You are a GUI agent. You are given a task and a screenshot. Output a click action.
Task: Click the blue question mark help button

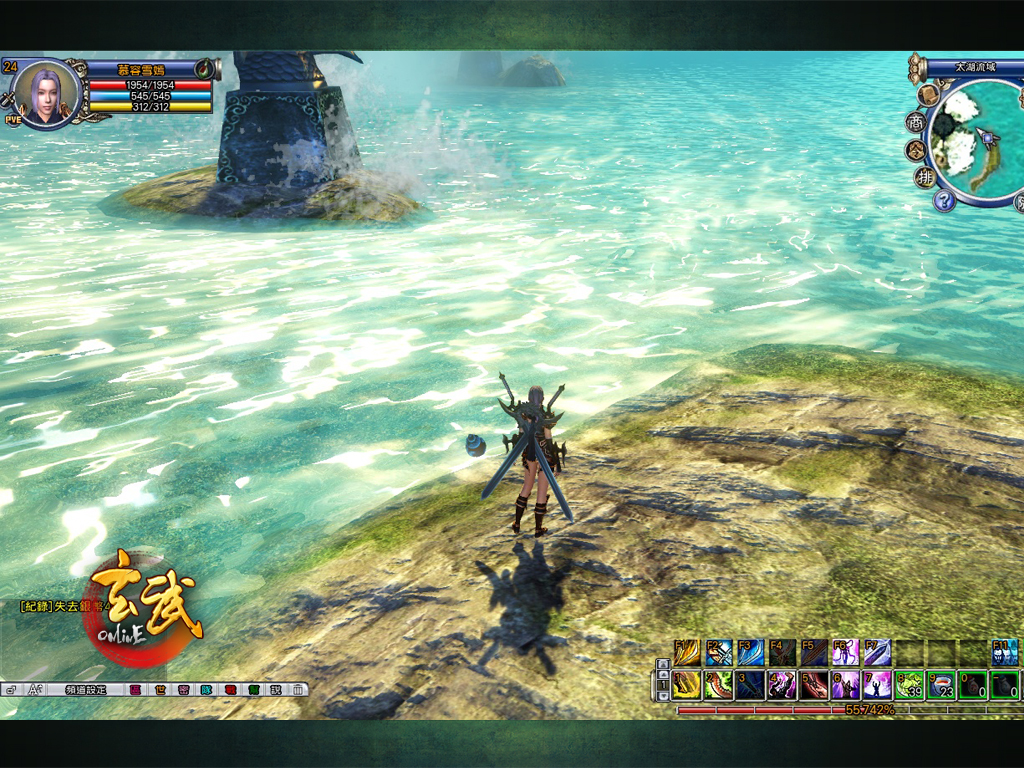(943, 200)
